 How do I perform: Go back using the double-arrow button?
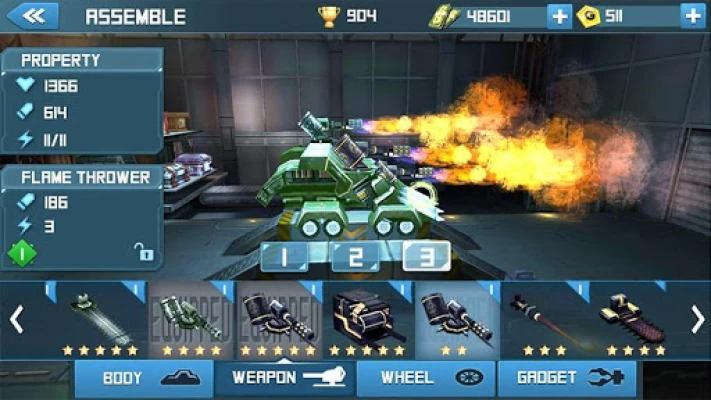click(32, 16)
